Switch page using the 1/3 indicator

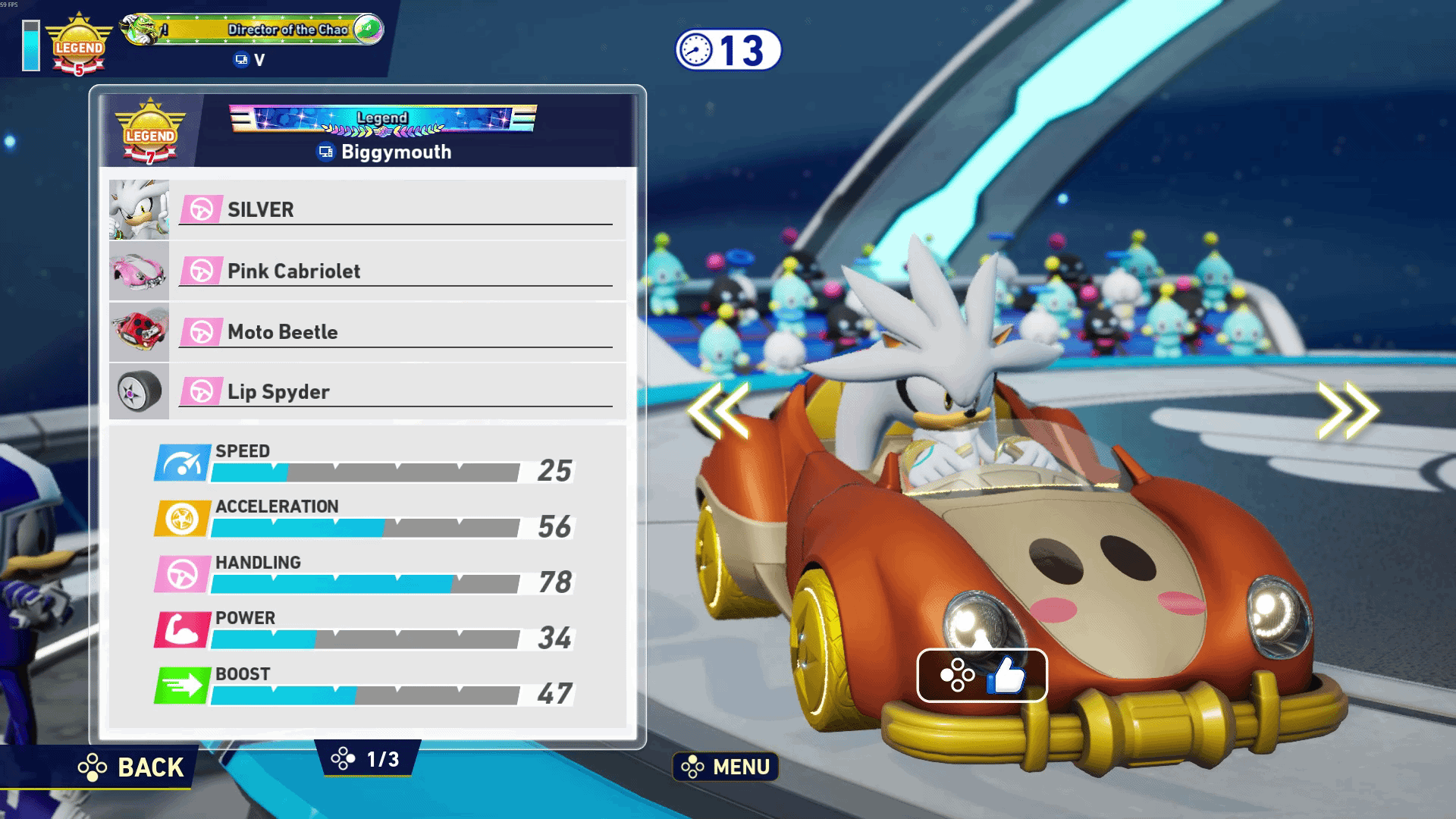point(368,759)
